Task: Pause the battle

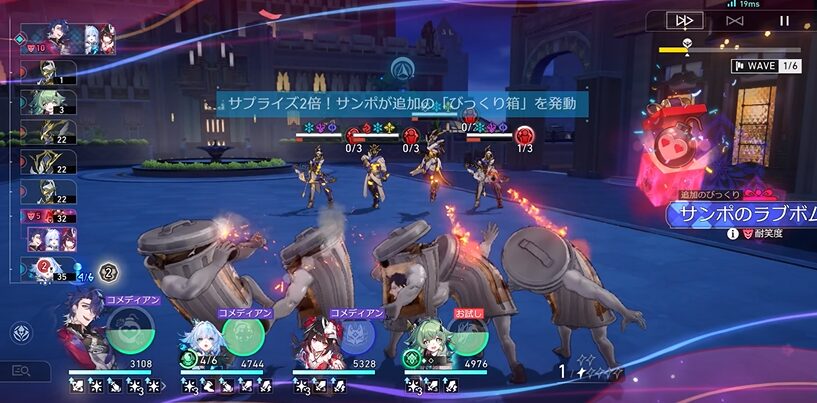Action: [784, 20]
